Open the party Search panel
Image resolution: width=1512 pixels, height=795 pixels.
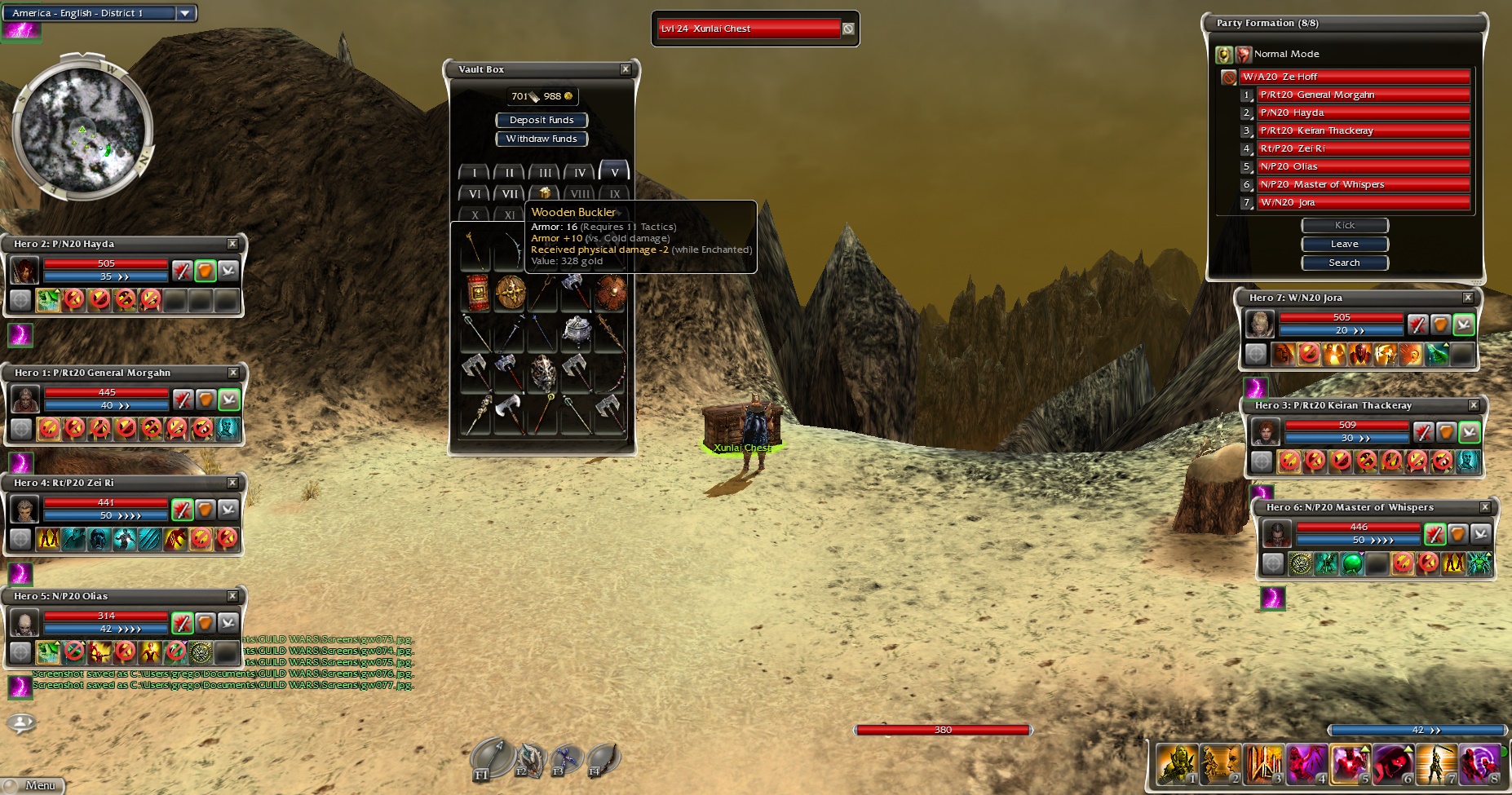click(1344, 263)
